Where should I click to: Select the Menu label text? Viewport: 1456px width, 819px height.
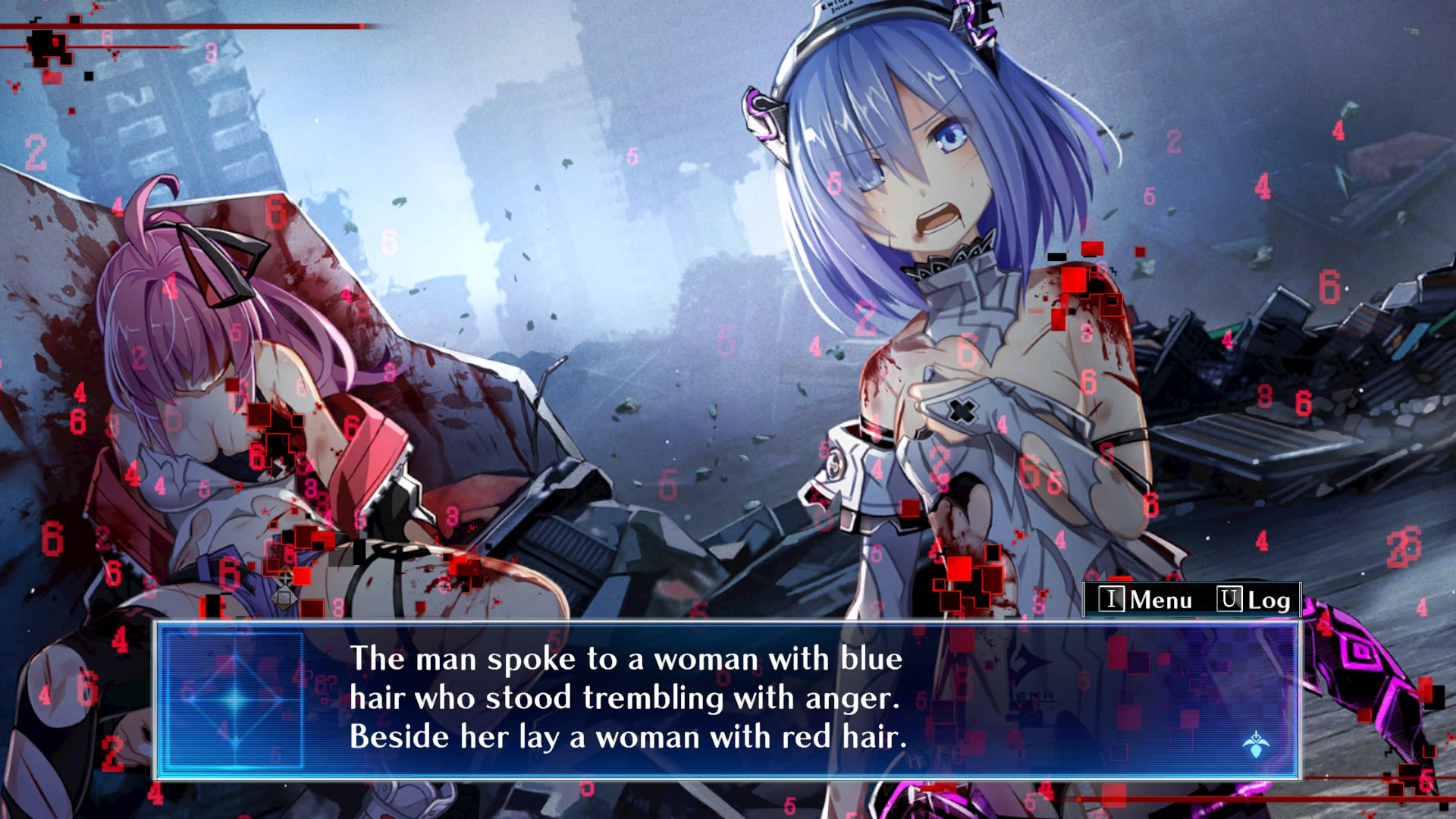(x=1161, y=601)
